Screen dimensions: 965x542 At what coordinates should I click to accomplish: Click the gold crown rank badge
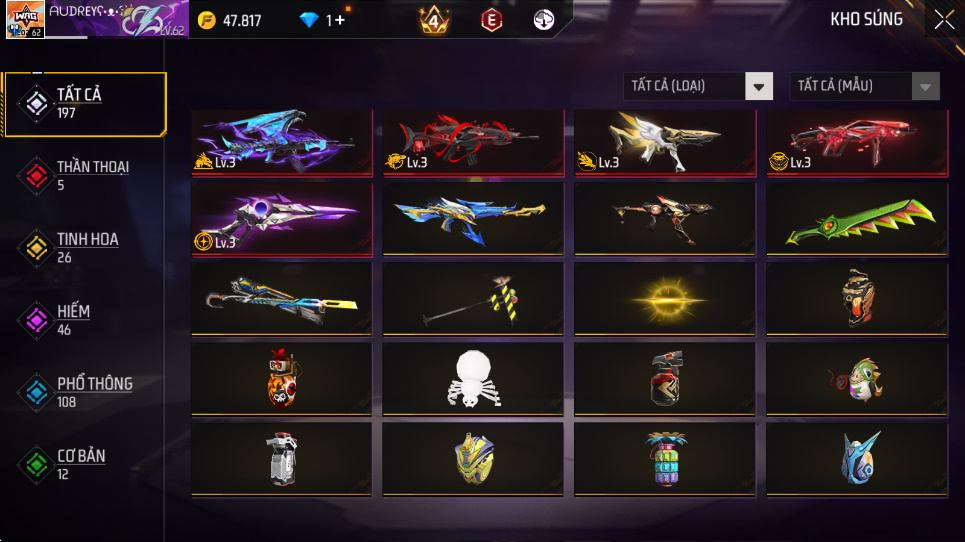[x=434, y=20]
